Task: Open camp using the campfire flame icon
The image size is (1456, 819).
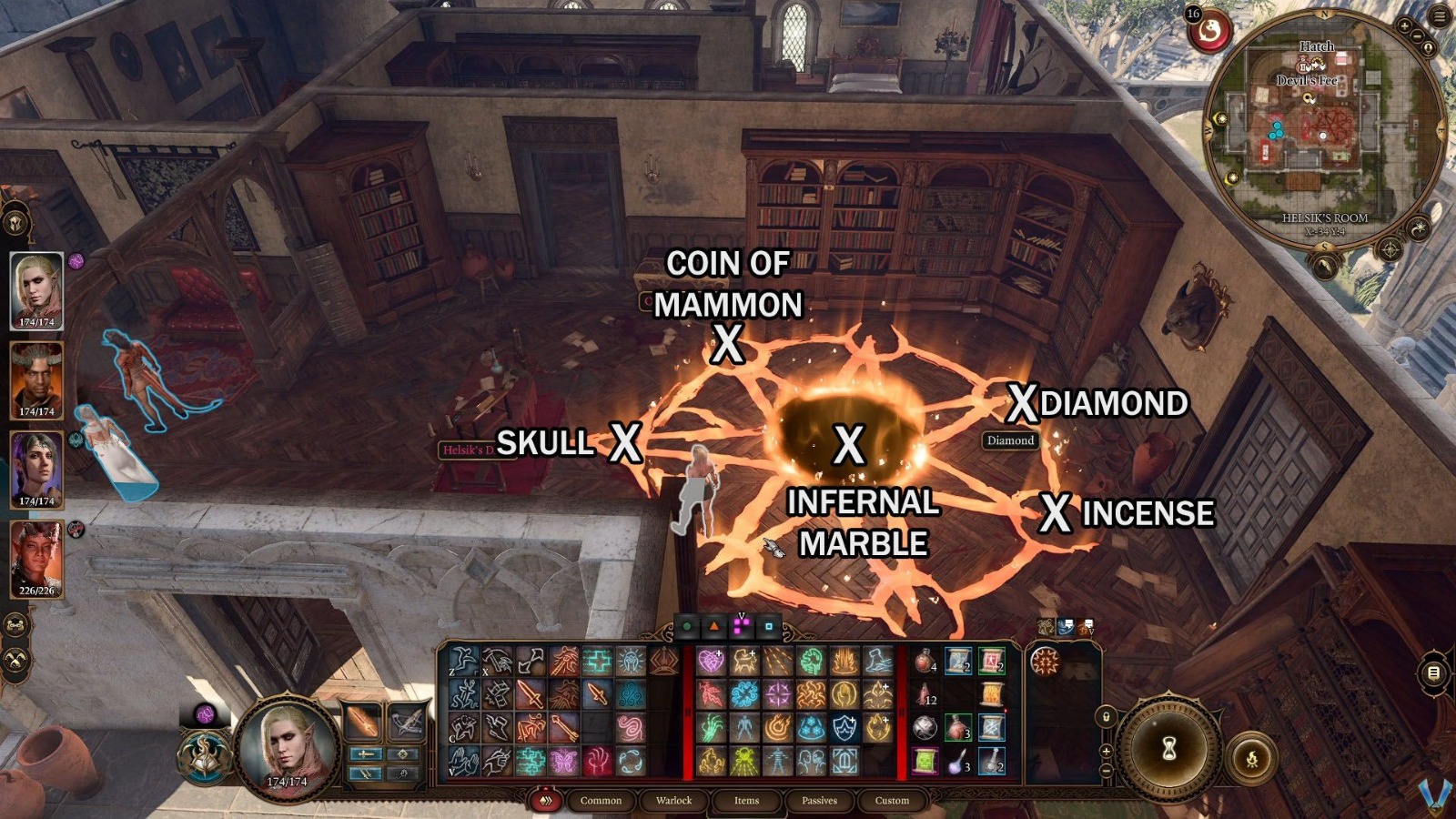Action: click(x=1252, y=758)
